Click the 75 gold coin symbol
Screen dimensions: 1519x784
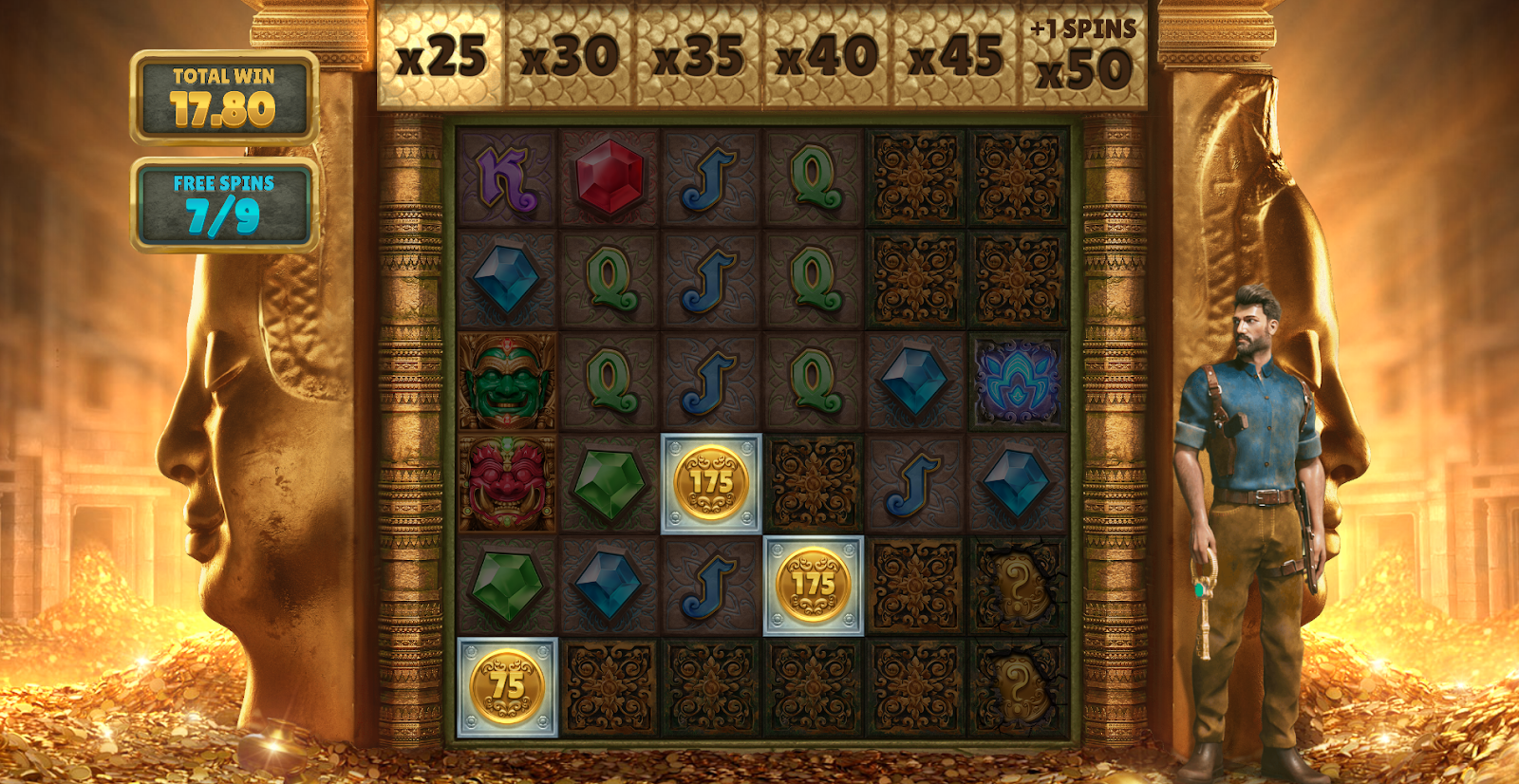click(x=506, y=686)
